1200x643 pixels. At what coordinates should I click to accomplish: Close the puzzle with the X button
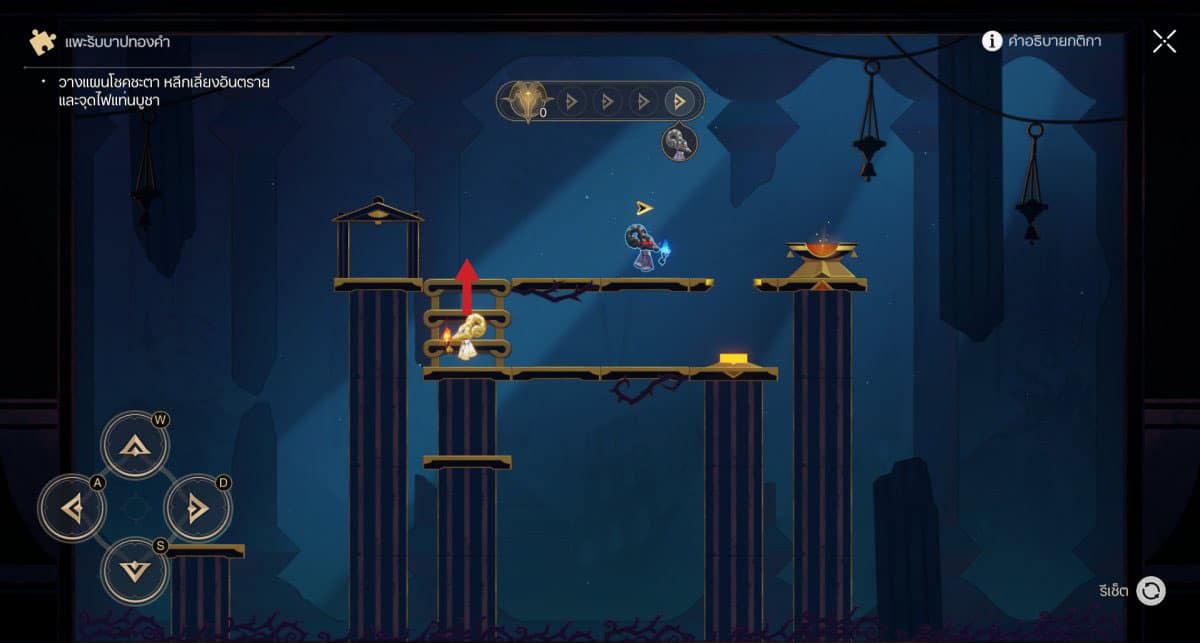(1164, 41)
